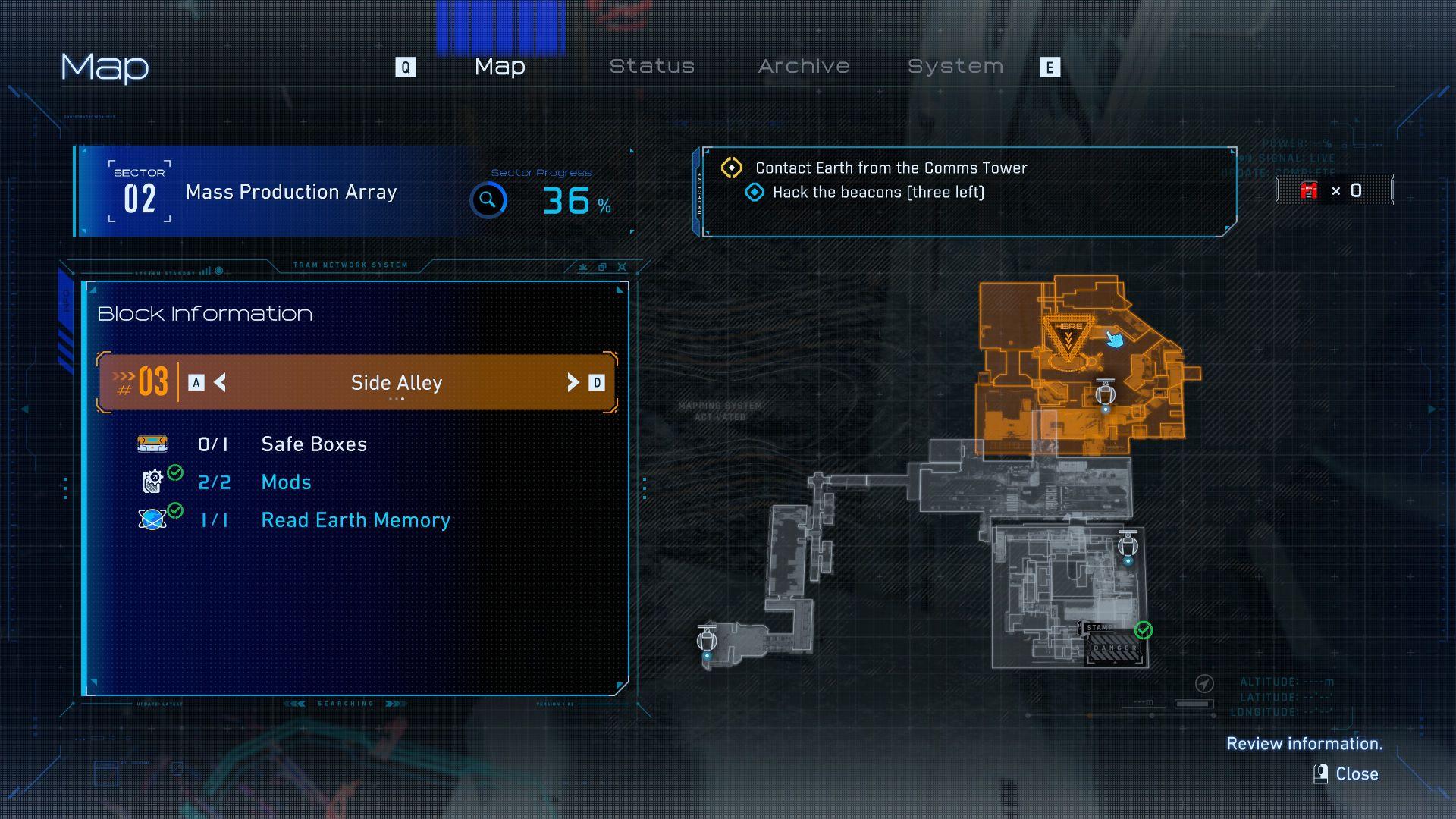Viewport: 1456px width, 819px height.
Task: Choose the Read Earth Memory row
Action: (355, 520)
